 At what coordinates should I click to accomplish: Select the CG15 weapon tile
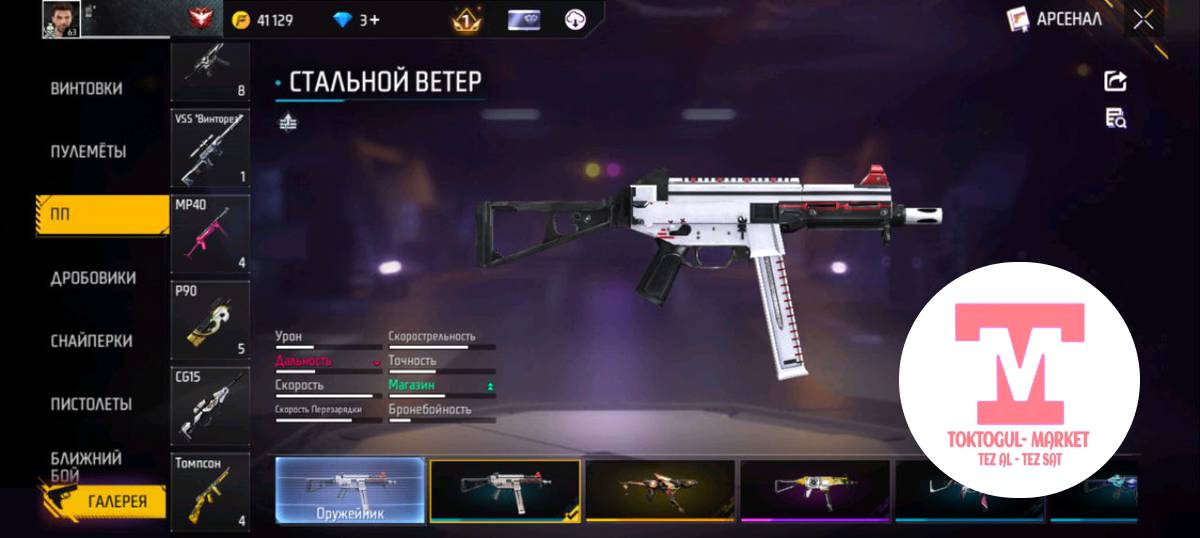210,406
